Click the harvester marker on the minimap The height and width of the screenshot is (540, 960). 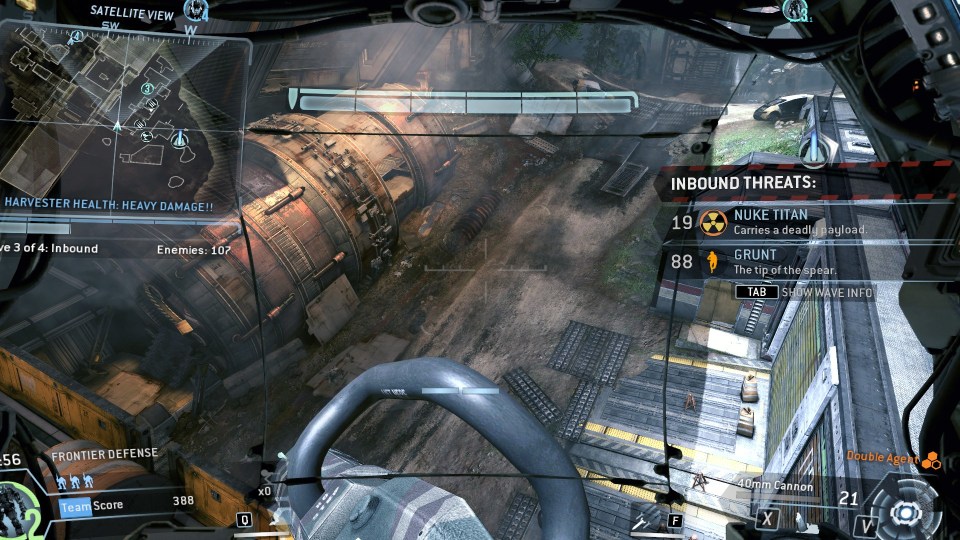coord(180,137)
